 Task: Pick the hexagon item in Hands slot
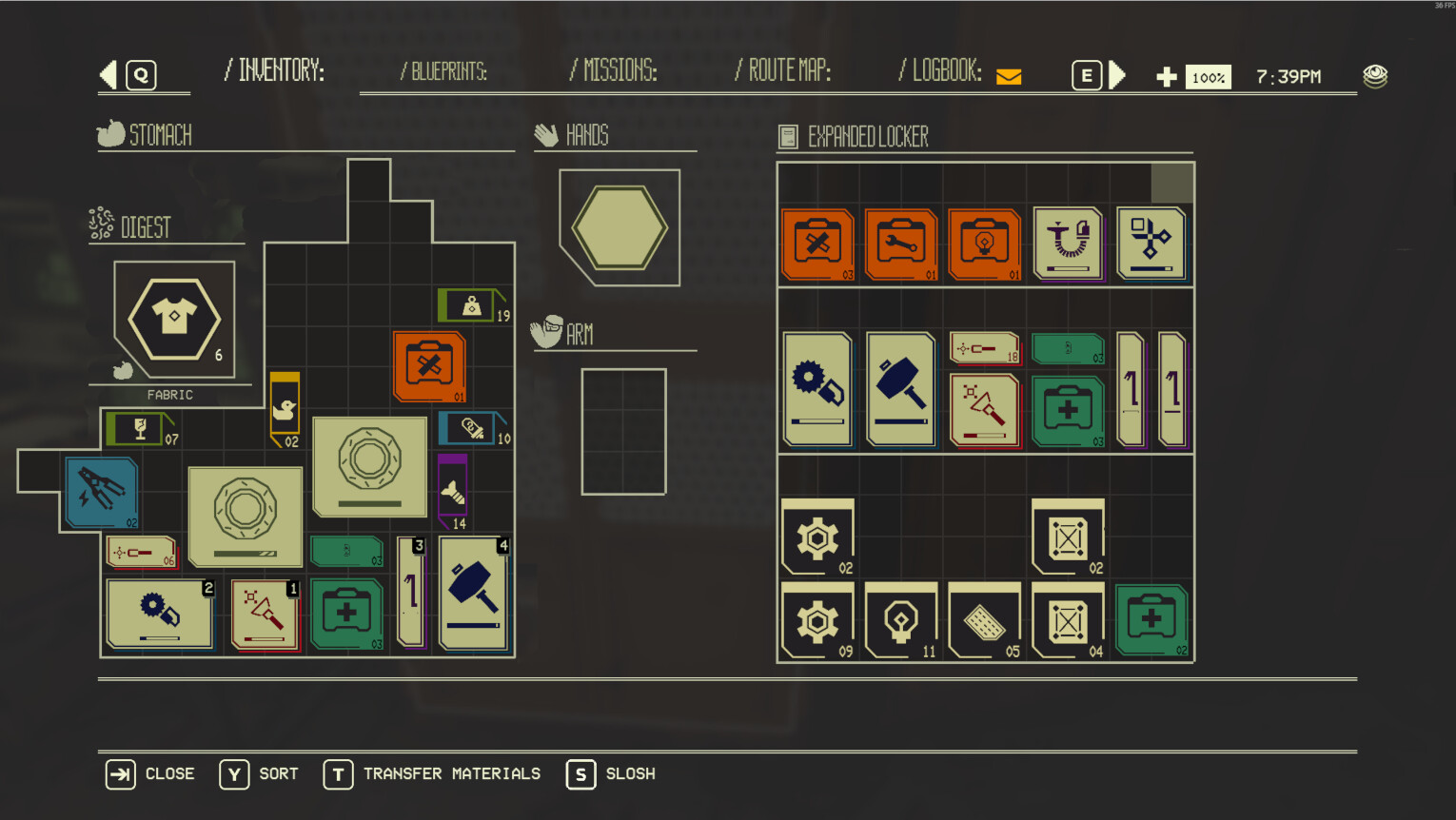point(620,227)
